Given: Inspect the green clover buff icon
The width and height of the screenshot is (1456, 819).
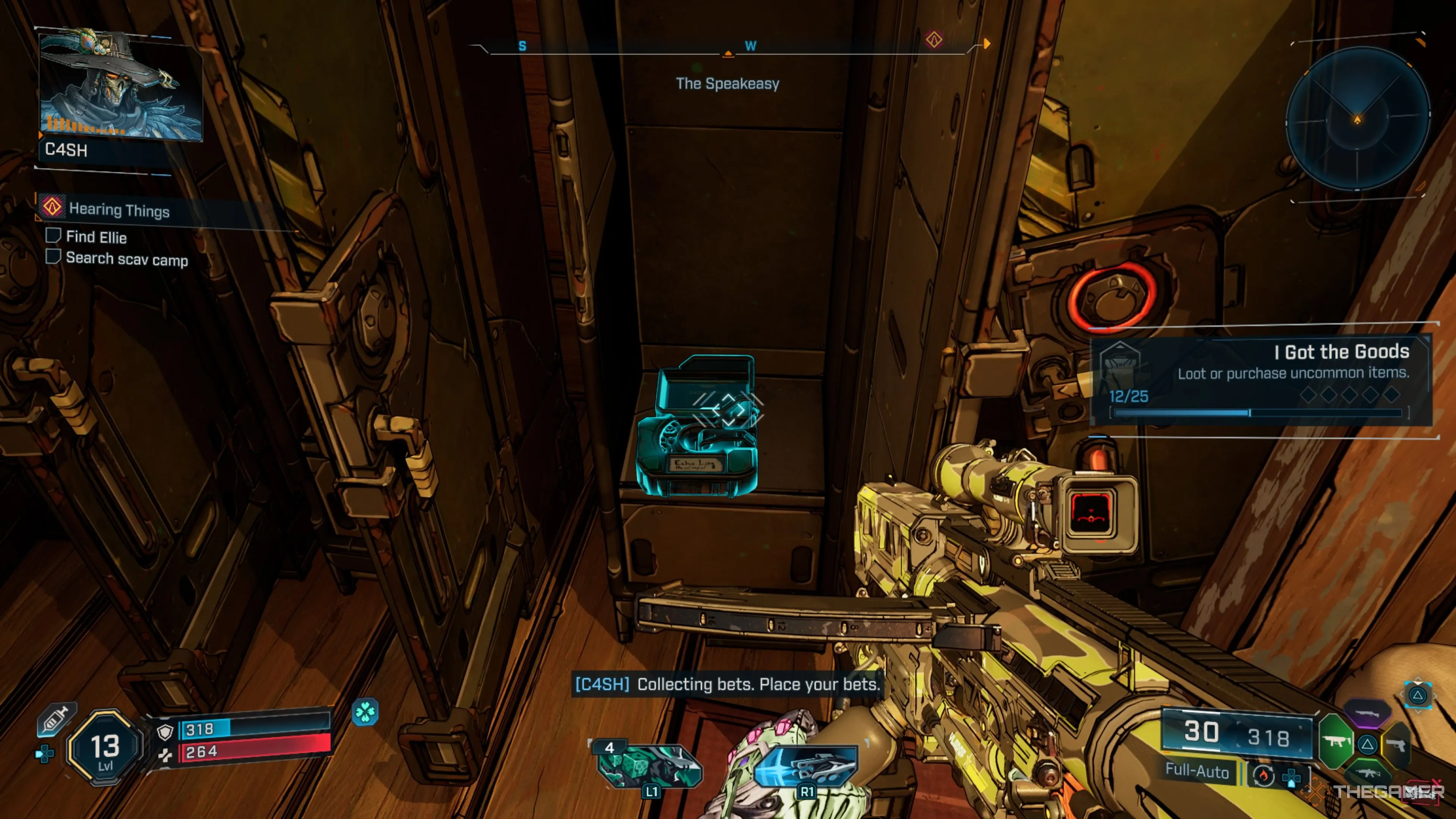Looking at the screenshot, I should [x=365, y=712].
